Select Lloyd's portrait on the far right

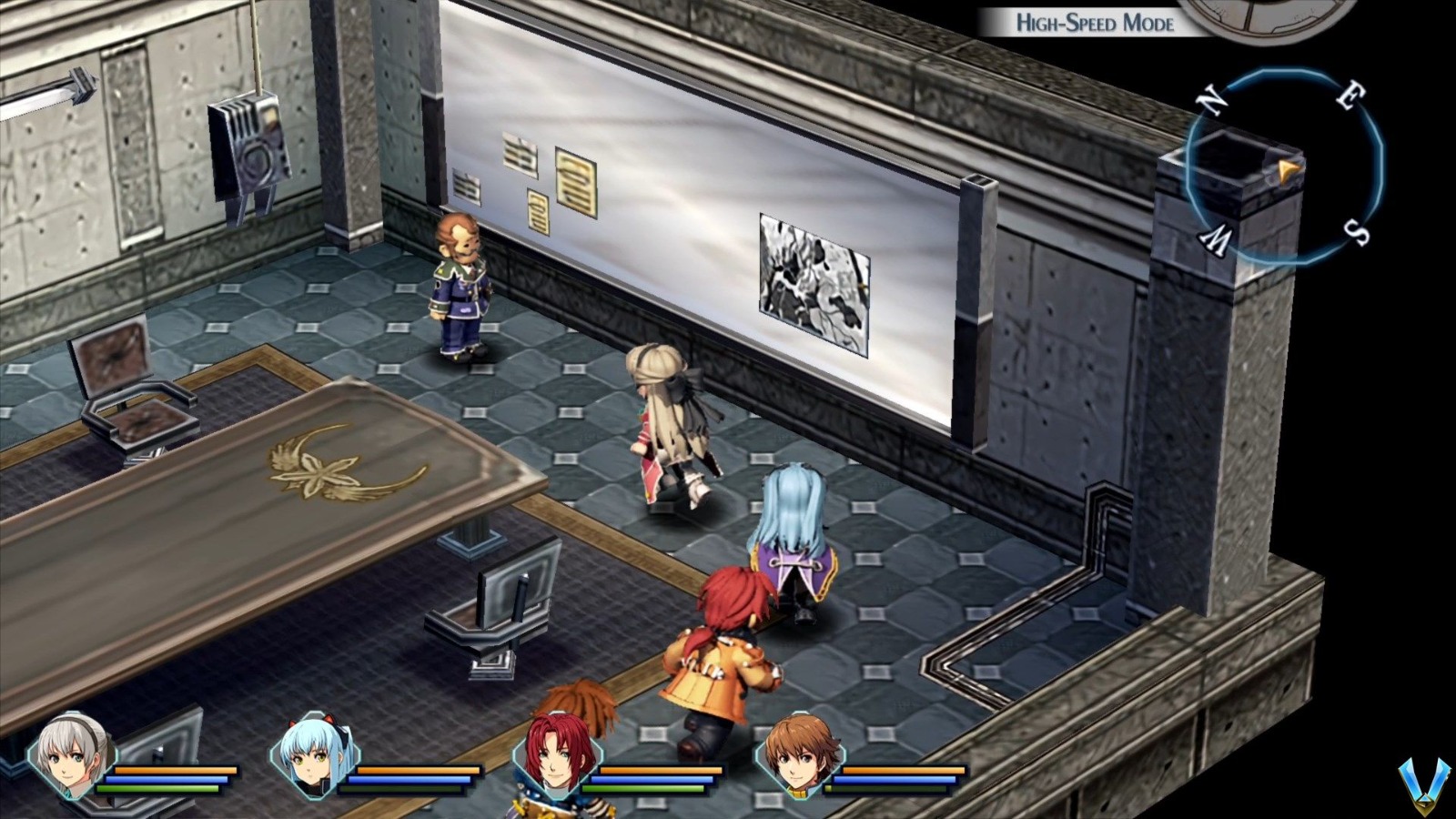point(801,760)
